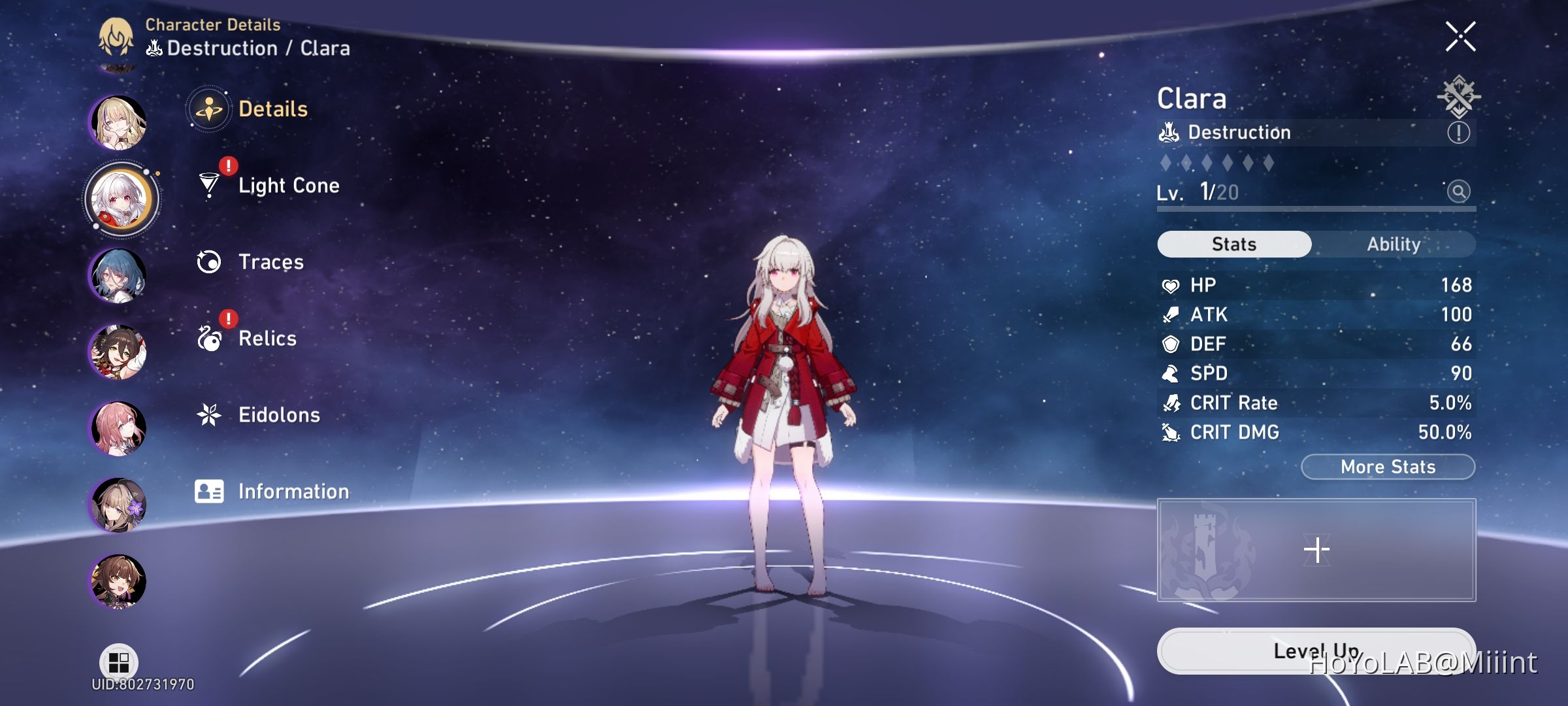Open the Relics section
Screen dimensions: 1568x706
pyautogui.click(x=268, y=339)
